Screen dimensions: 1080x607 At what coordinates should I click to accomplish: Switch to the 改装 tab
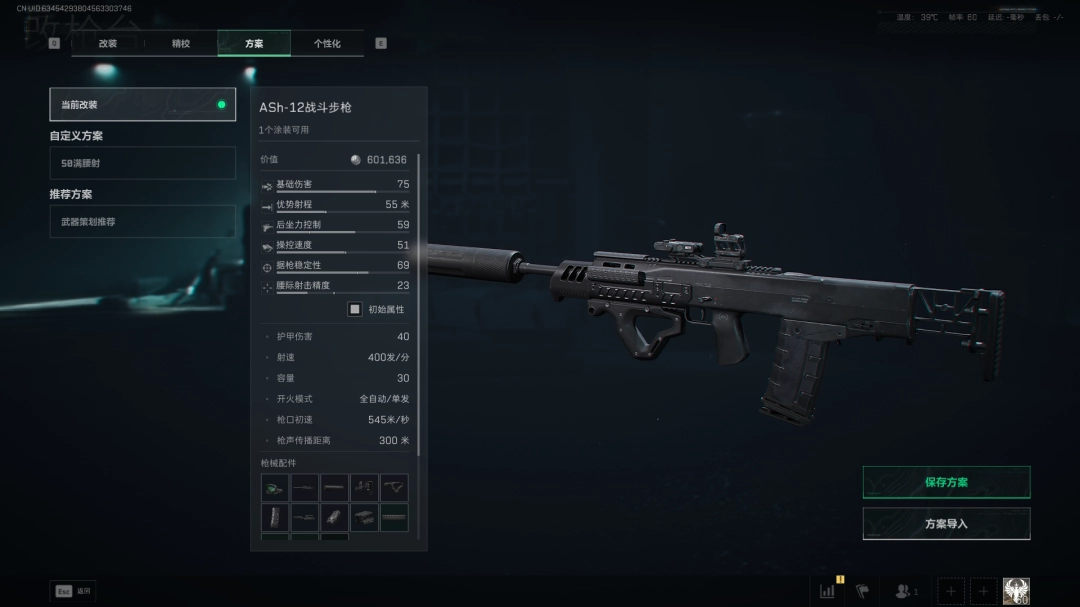108,43
